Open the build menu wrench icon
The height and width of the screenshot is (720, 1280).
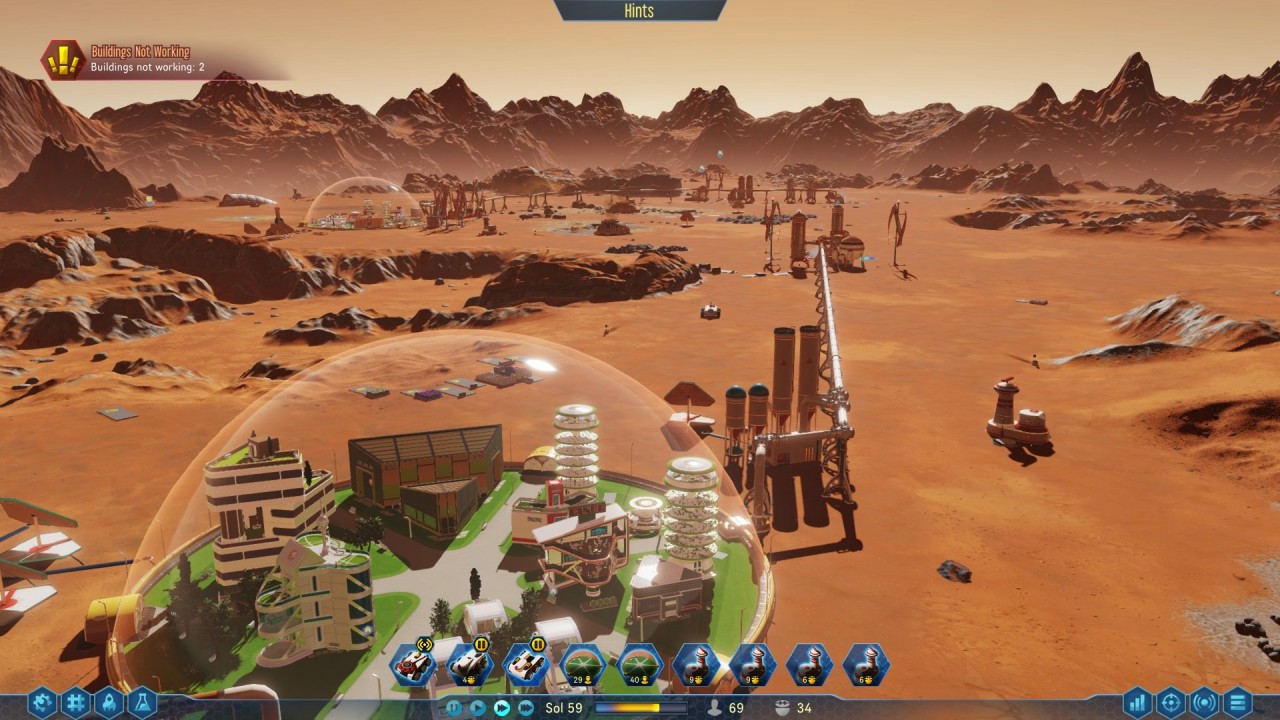pos(42,703)
